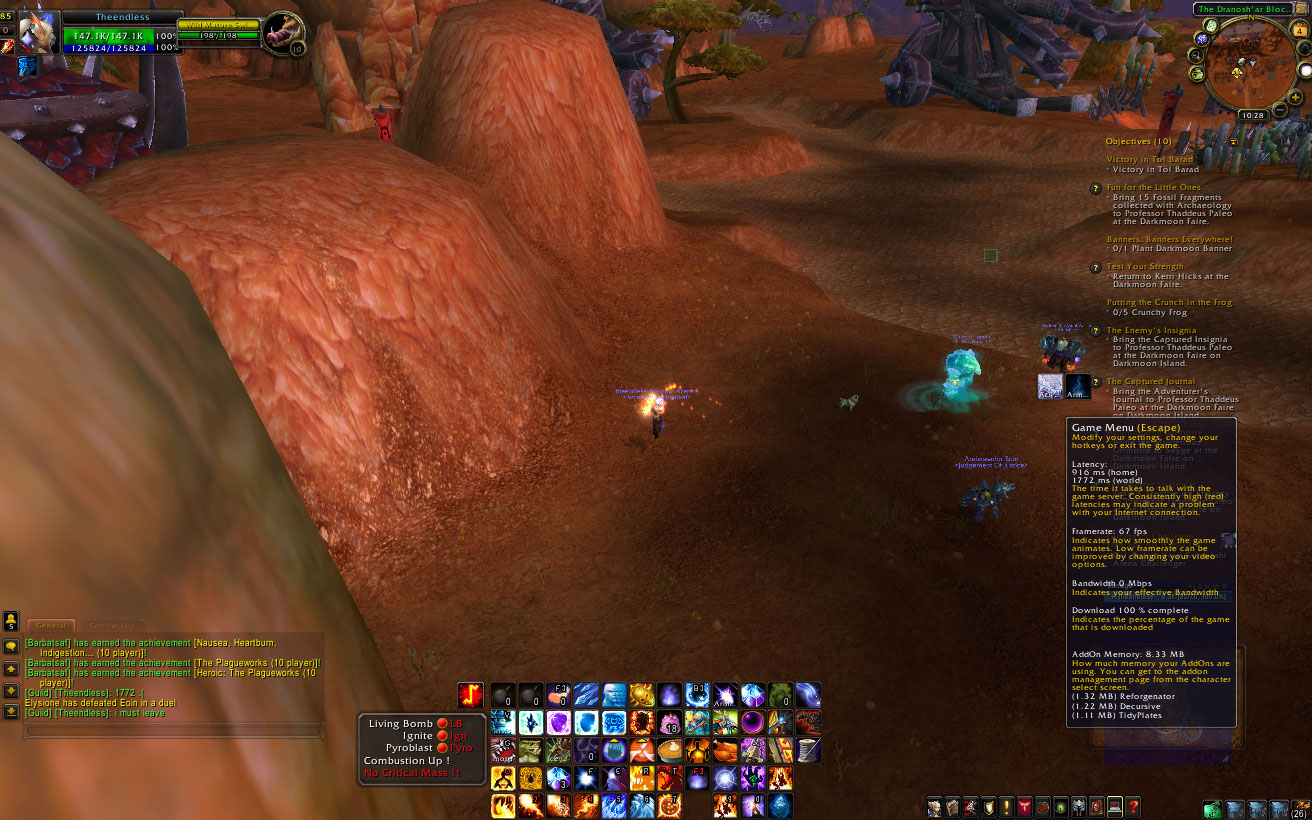Click the red question mark Help button
This screenshot has height=820, width=1312.
tap(1133, 807)
